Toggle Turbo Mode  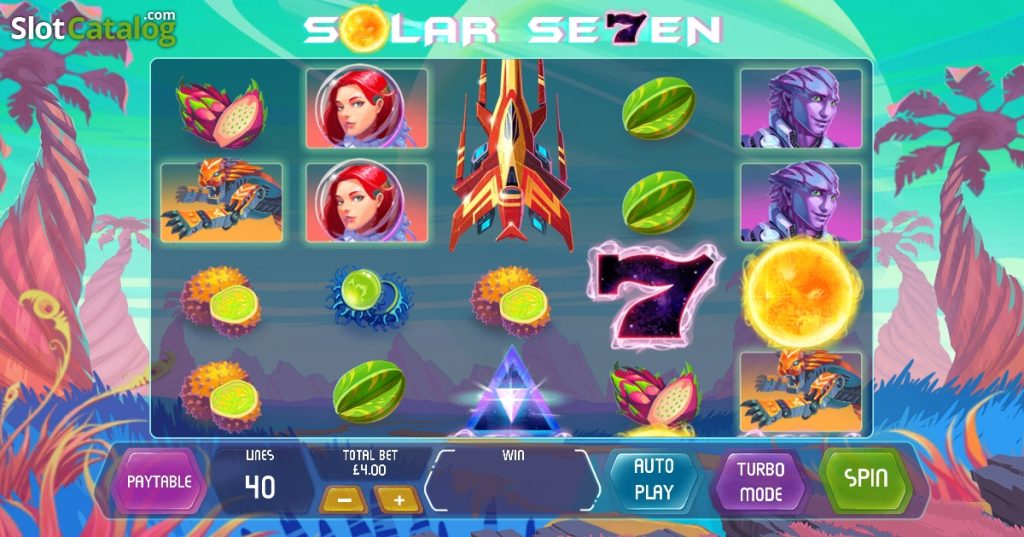(x=761, y=481)
